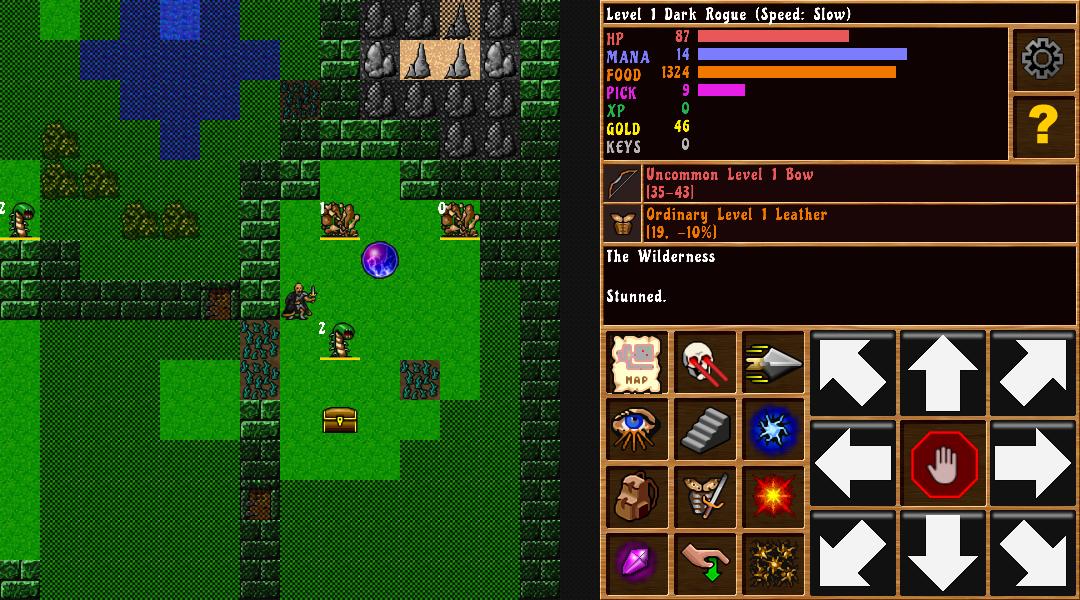Open the settings gear

tap(1042, 60)
